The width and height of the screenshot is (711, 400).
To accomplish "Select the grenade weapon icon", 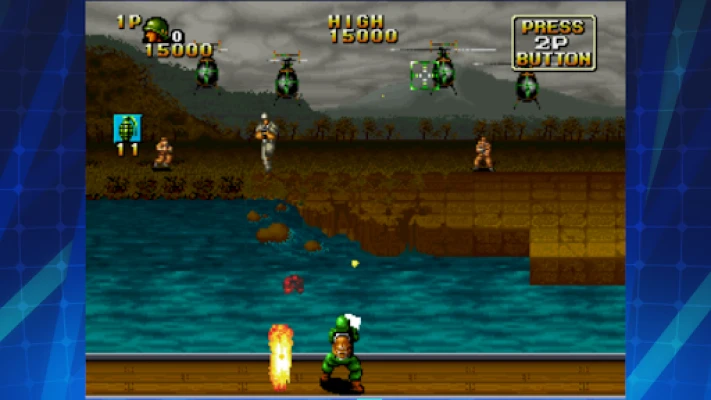I will pyautogui.click(x=127, y=128).
